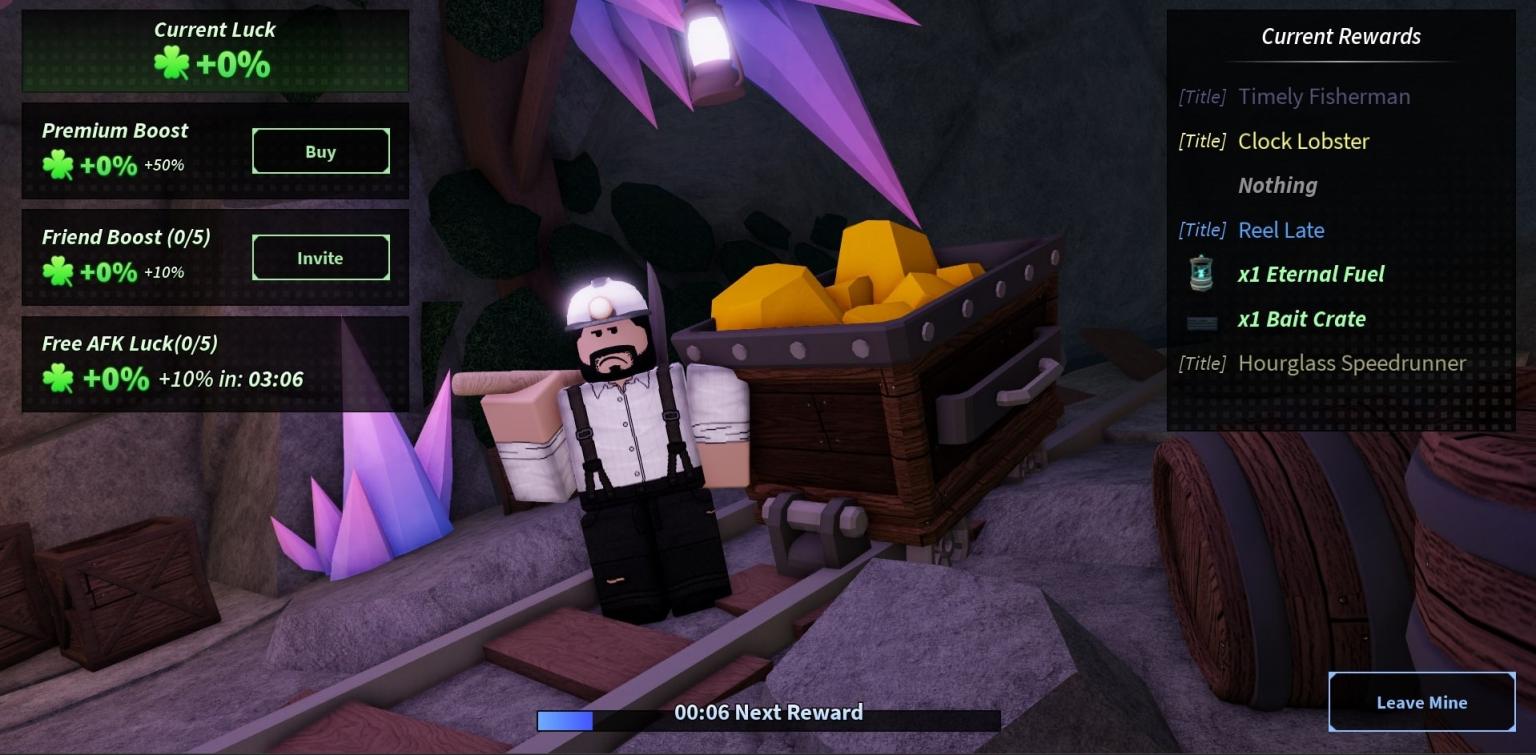Screen dimensions: 1536x755
Task: Select the Clock Lobster reward
Action: [x=1302, y=141]
